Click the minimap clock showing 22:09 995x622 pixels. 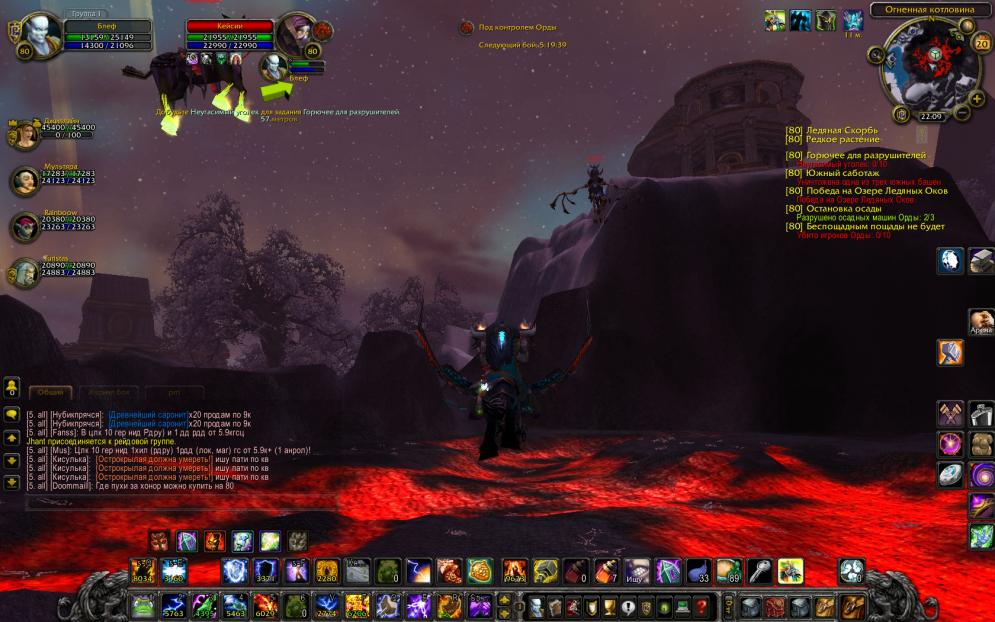pyautogui.click(x=931, y=116)
